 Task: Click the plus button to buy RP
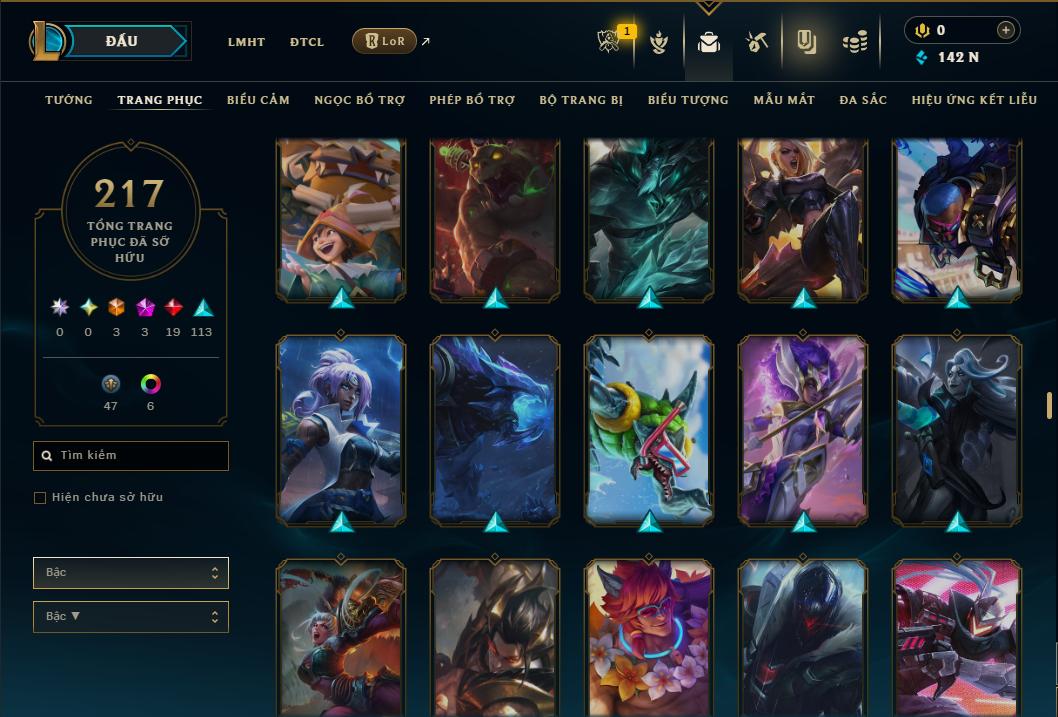click(1005, 30)
